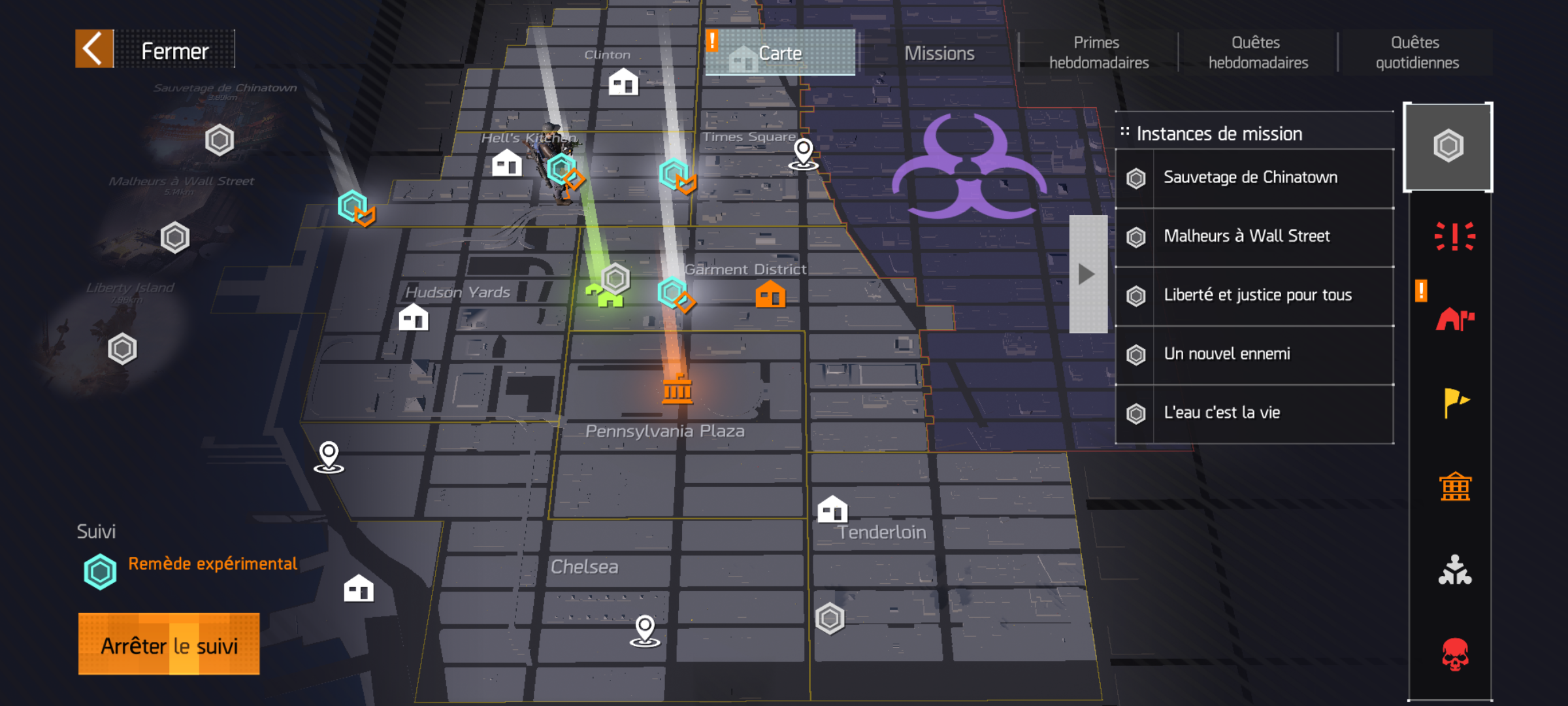This screenshot has height=706, width=1568.
Task: Close the map with Fermer button
Action: [x=155, y=49]
